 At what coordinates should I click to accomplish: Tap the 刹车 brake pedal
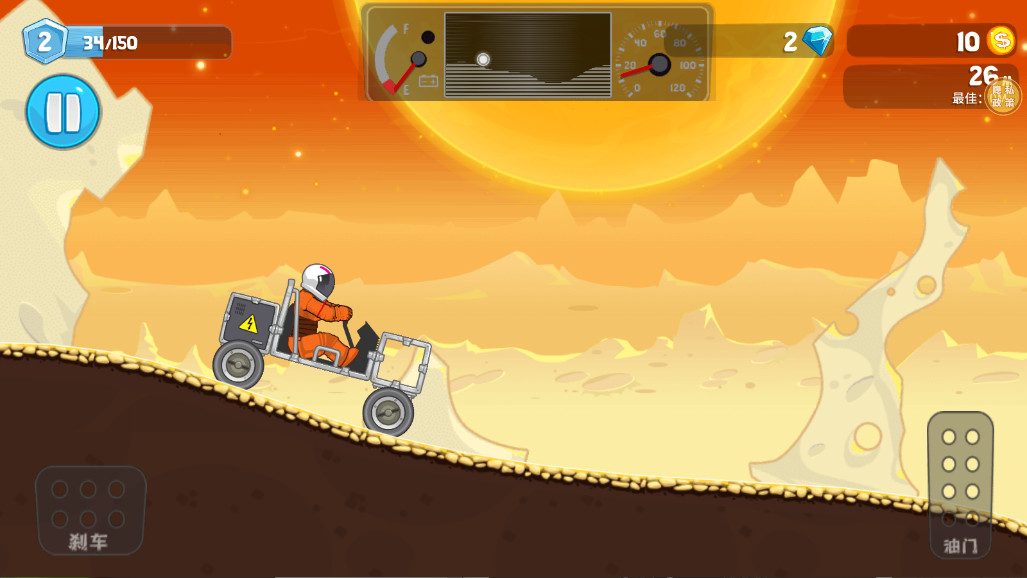pos(90,509)
